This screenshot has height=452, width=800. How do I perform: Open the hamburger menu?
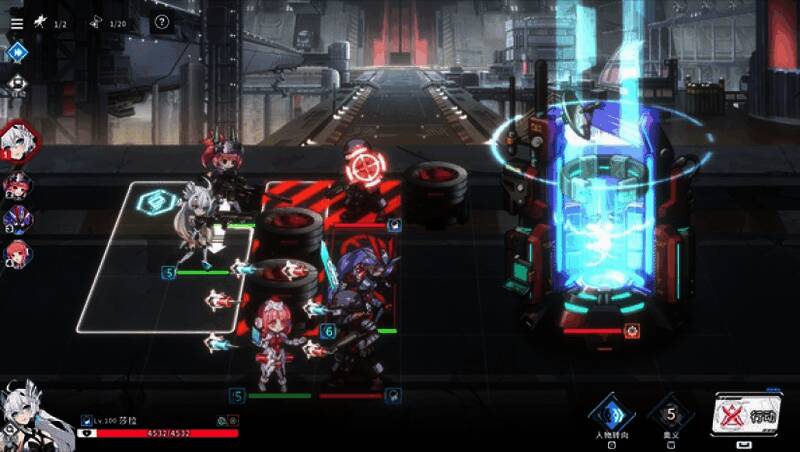[x=16, y=23]
